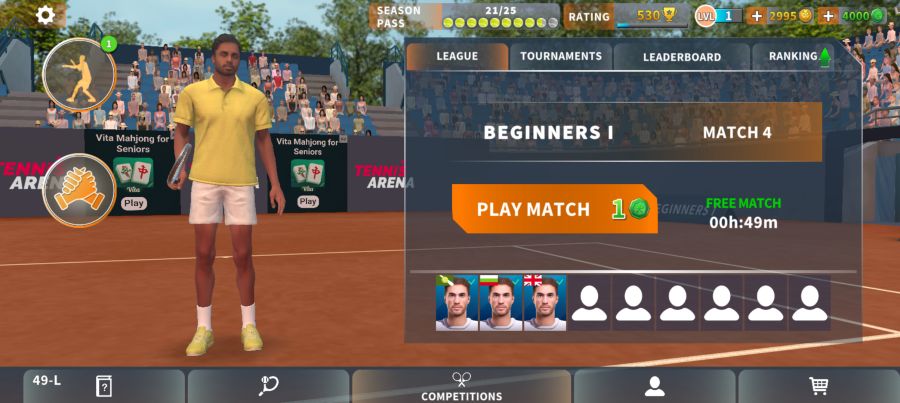
Task: Switch to the League tab
Action: click(x=457, y=57)
